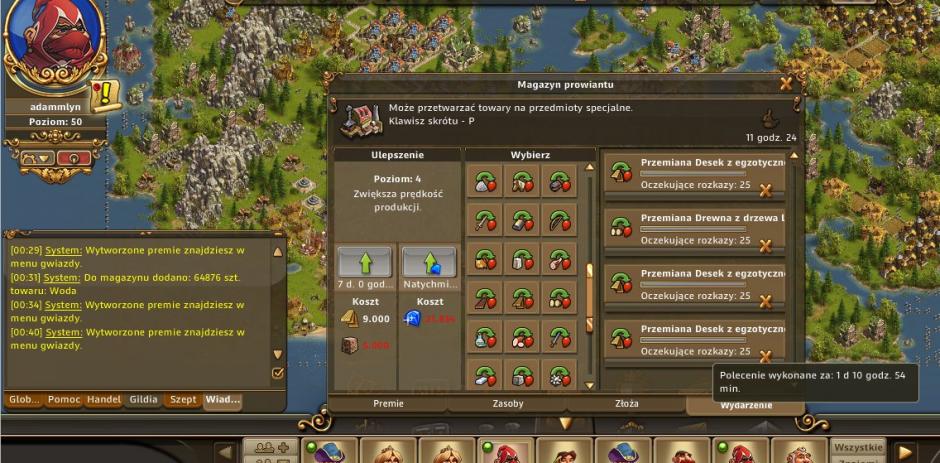Cancel the queued Przemiana Drewna order
The image size is (940, 463).
[766, 244]
